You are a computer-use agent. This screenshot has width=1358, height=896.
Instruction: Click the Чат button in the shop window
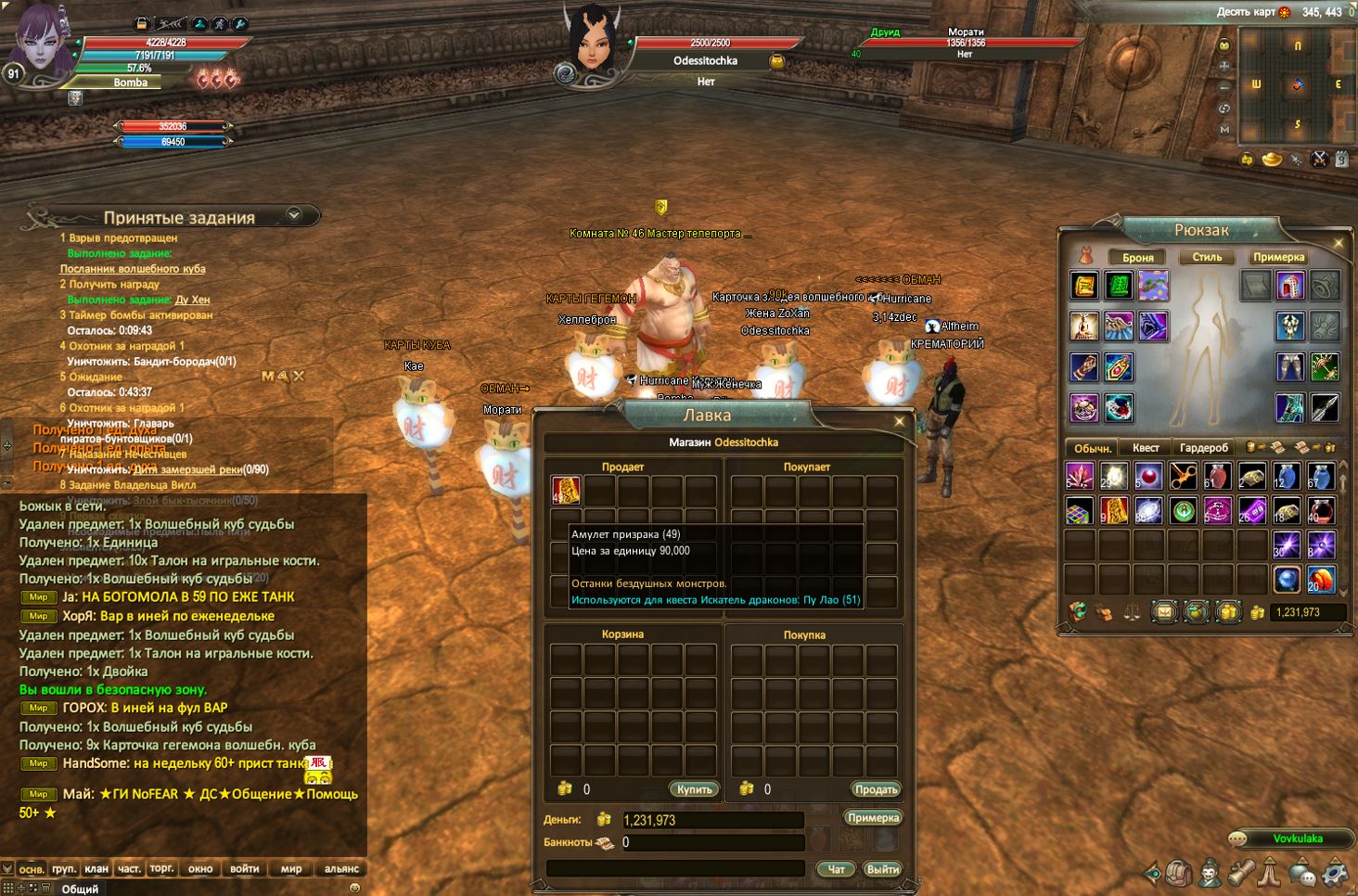pyautogui.click(x=836, y=869)
